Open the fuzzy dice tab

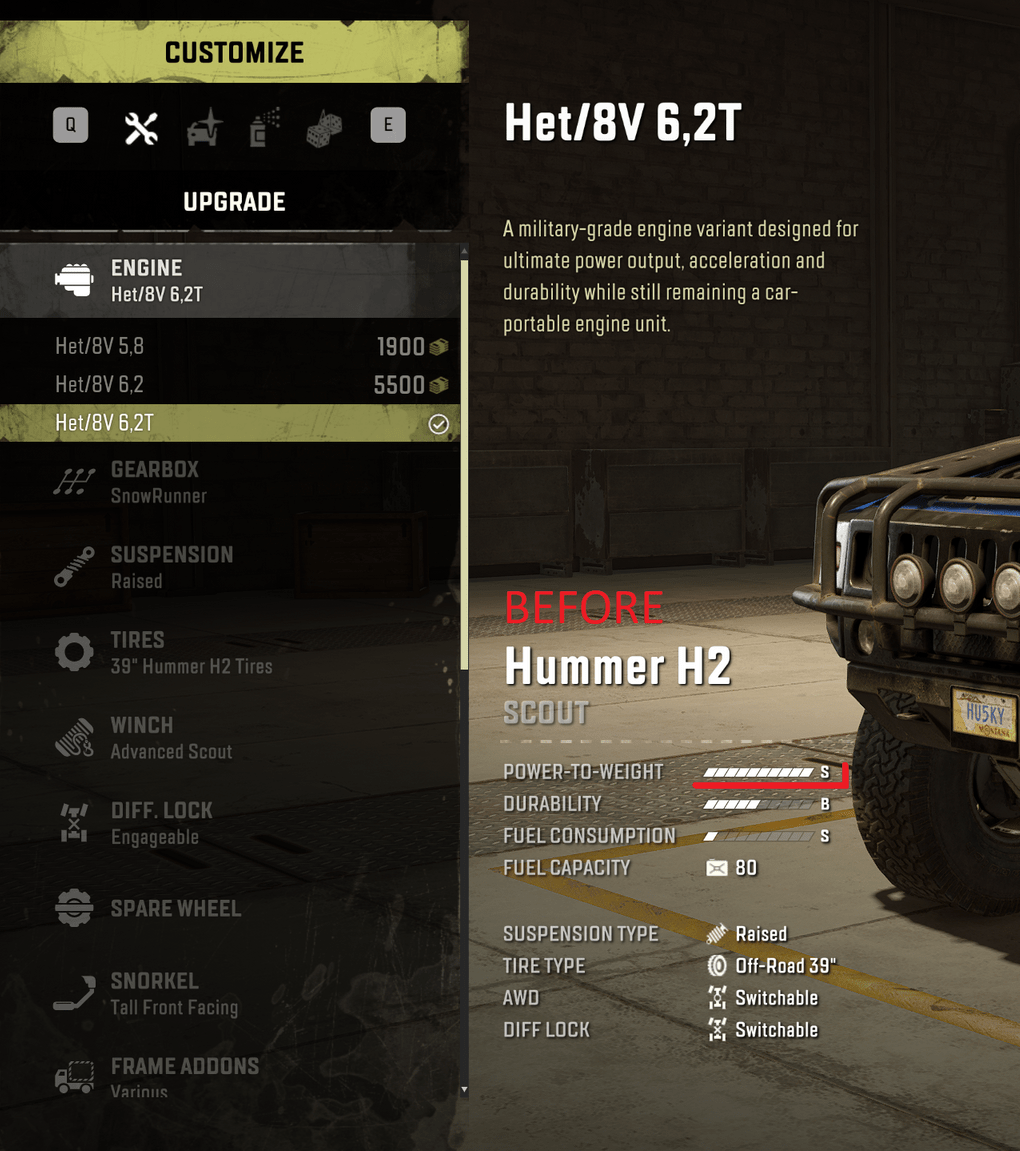click(324, 127)
